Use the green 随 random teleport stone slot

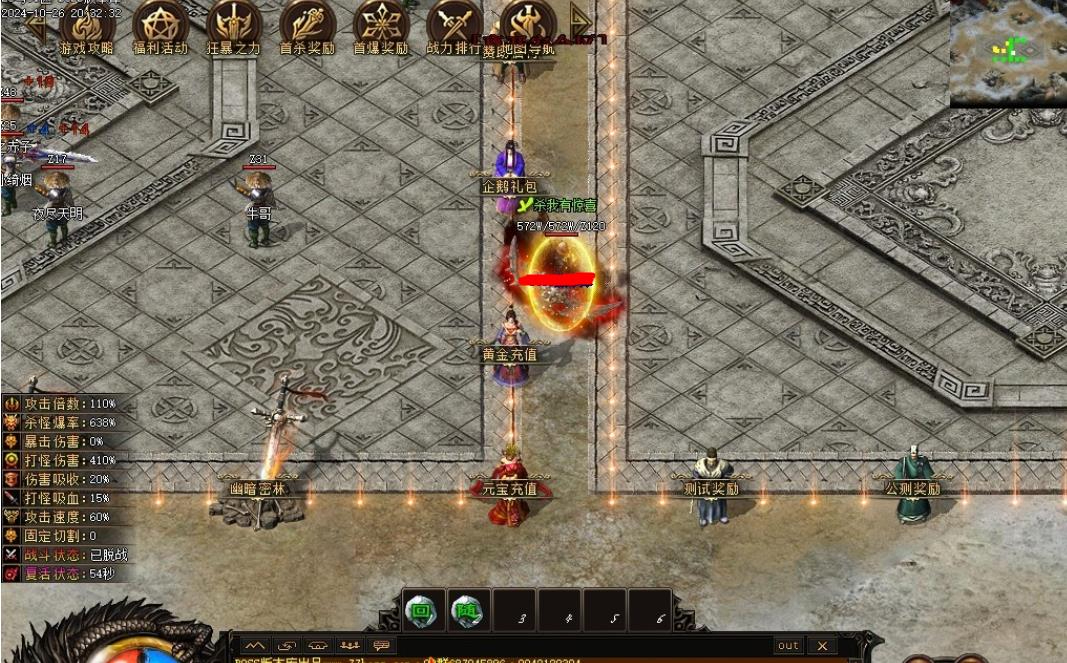point(468,611)
